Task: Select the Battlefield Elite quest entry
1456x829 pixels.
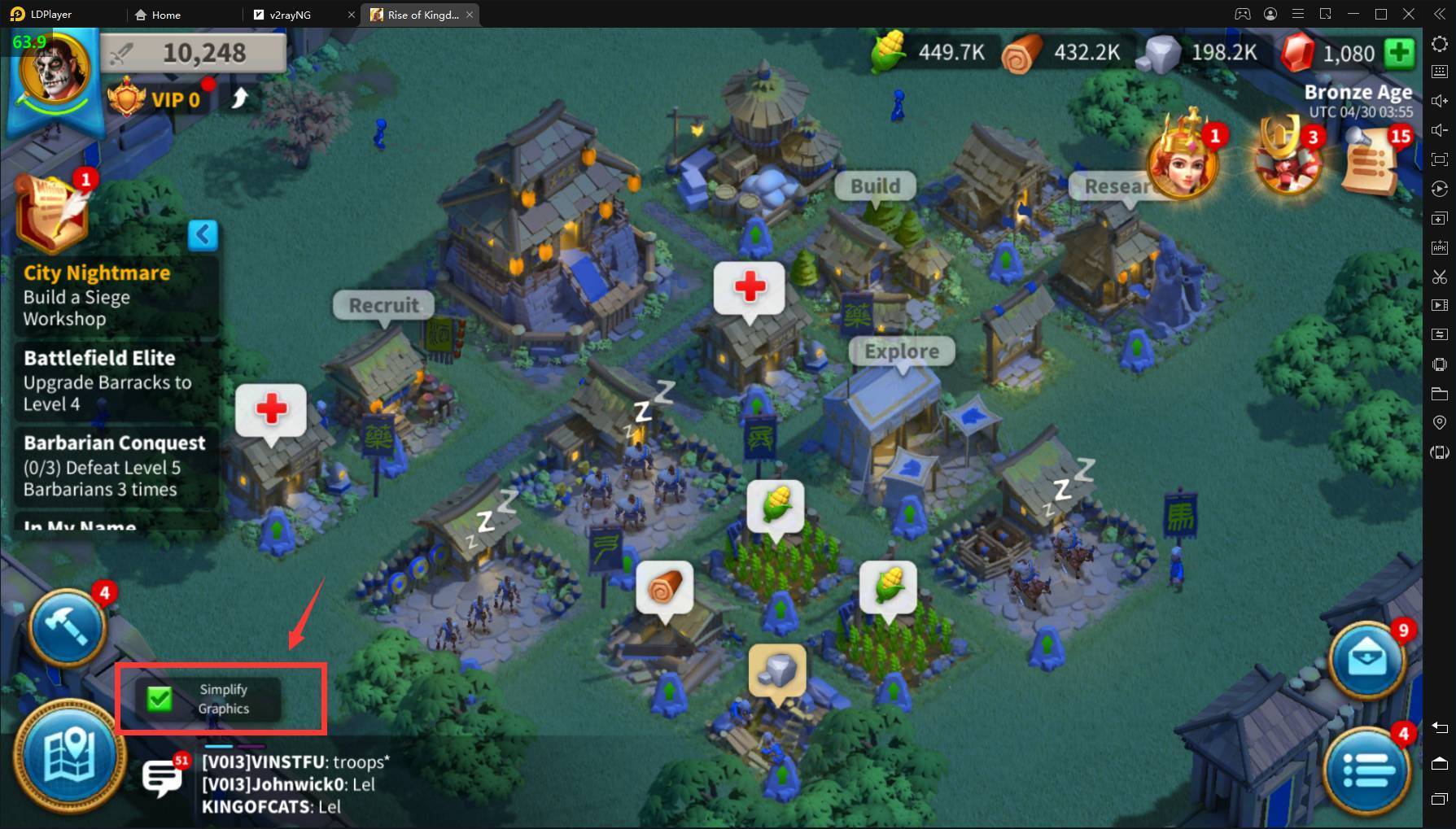Action: [x=114, y=381]
